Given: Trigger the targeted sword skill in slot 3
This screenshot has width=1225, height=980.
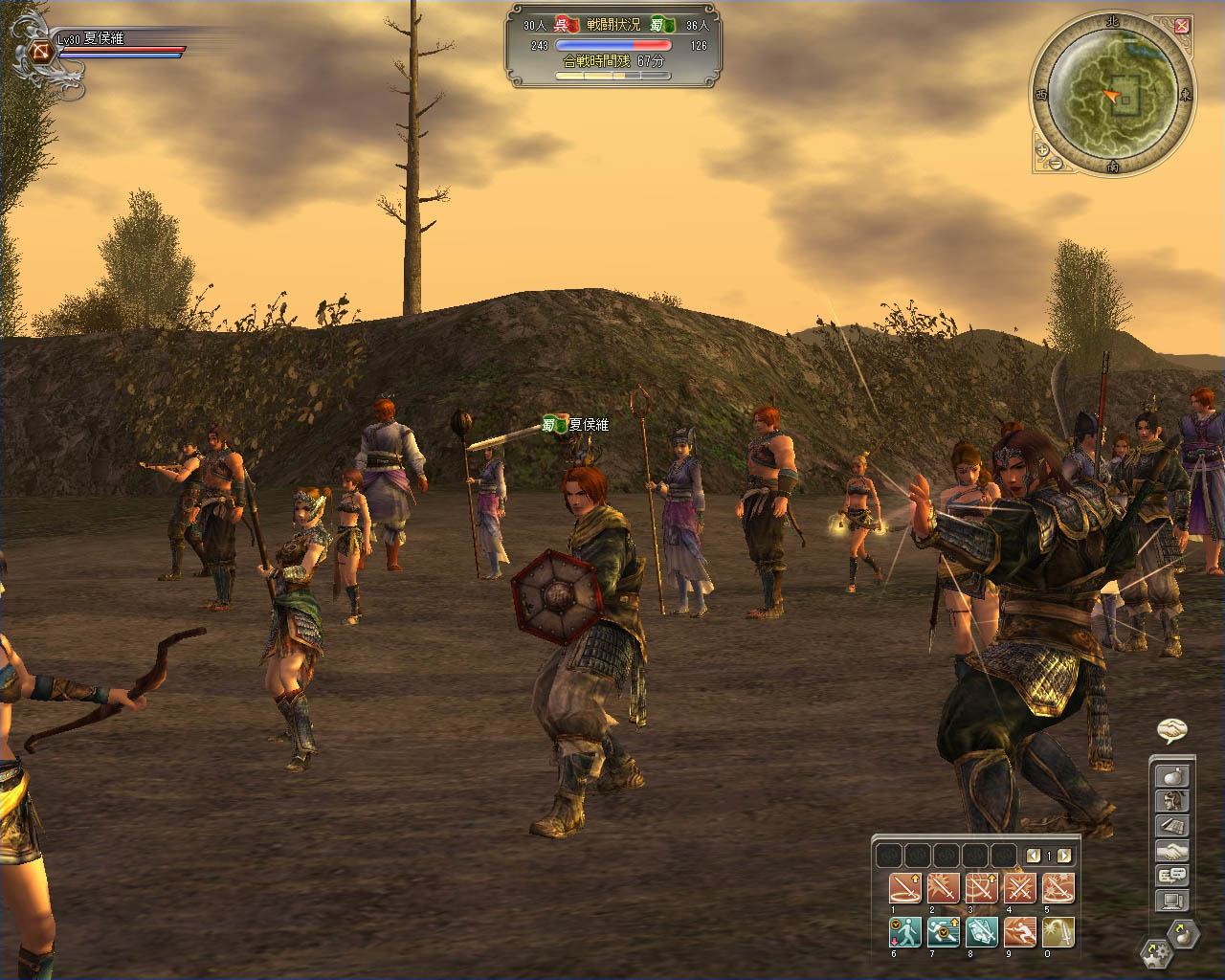Looking at the screenshot, I should (x=981, y=888).
